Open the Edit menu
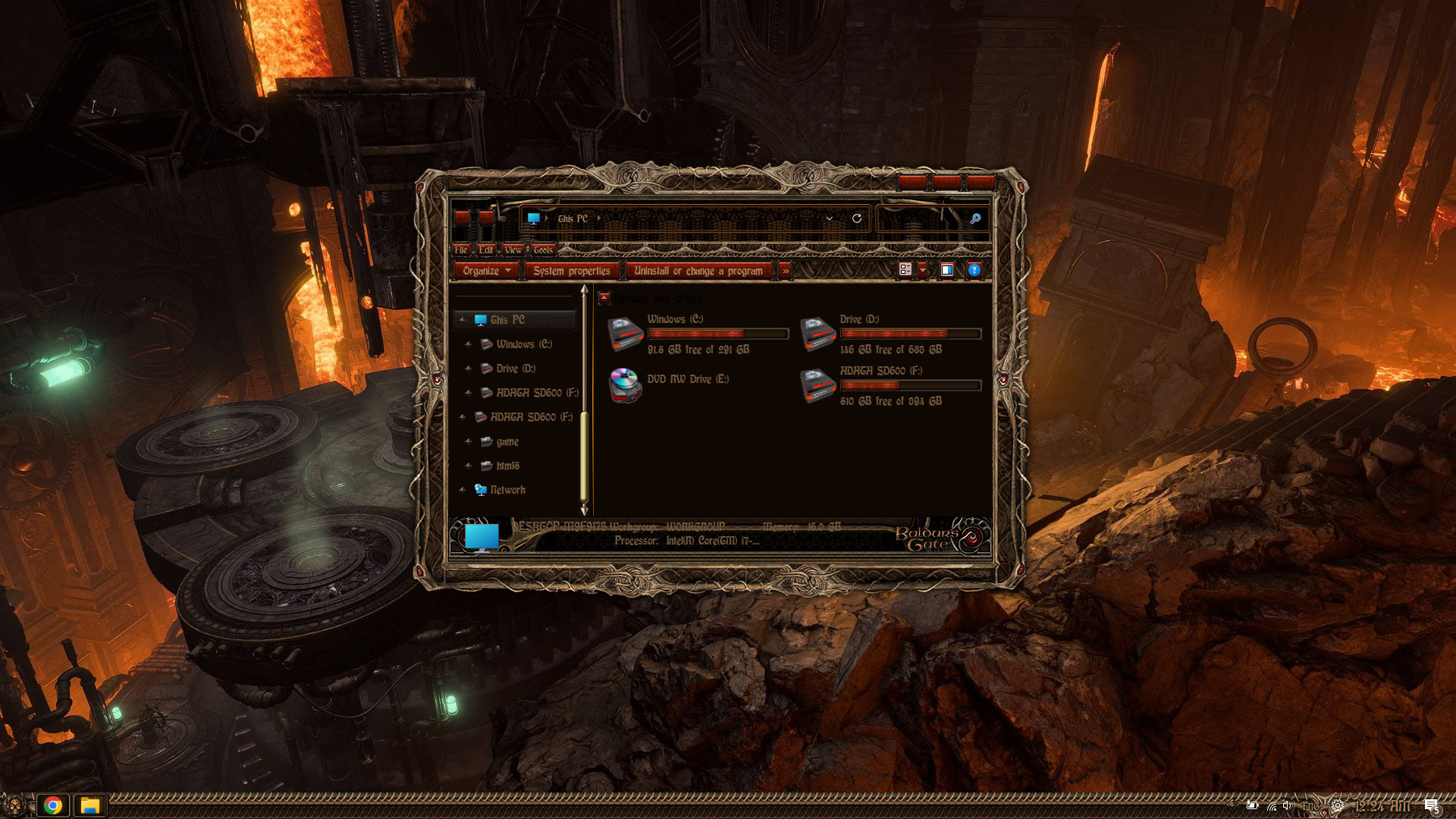The height and width of the screenshot is (819, 1456). [486, 249]
